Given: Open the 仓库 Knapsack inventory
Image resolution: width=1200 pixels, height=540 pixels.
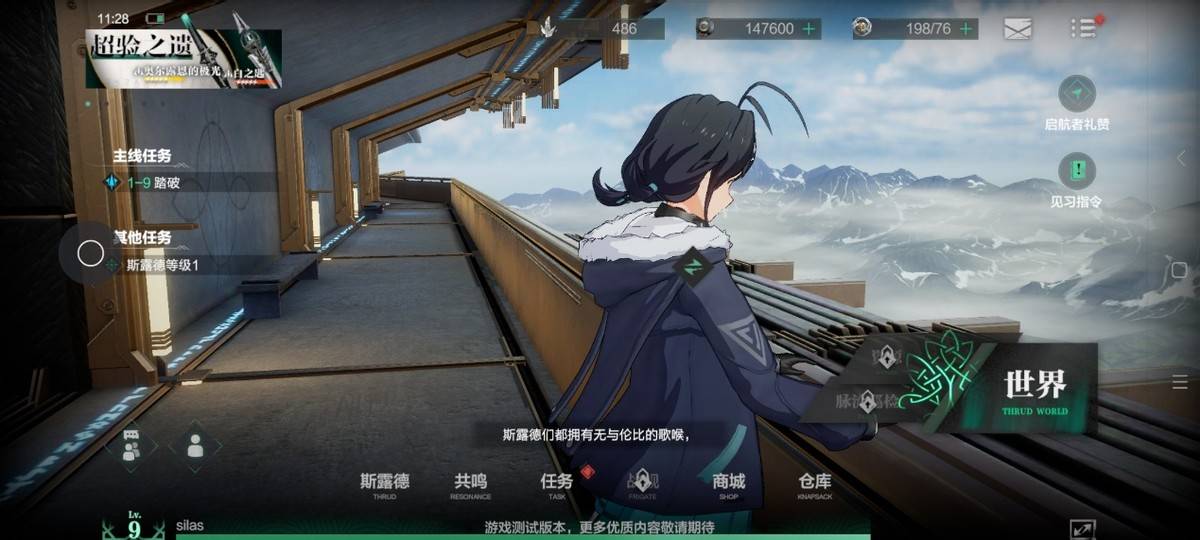Looking at the screenshot, I should pyautogui.click(x=815, y=485).
